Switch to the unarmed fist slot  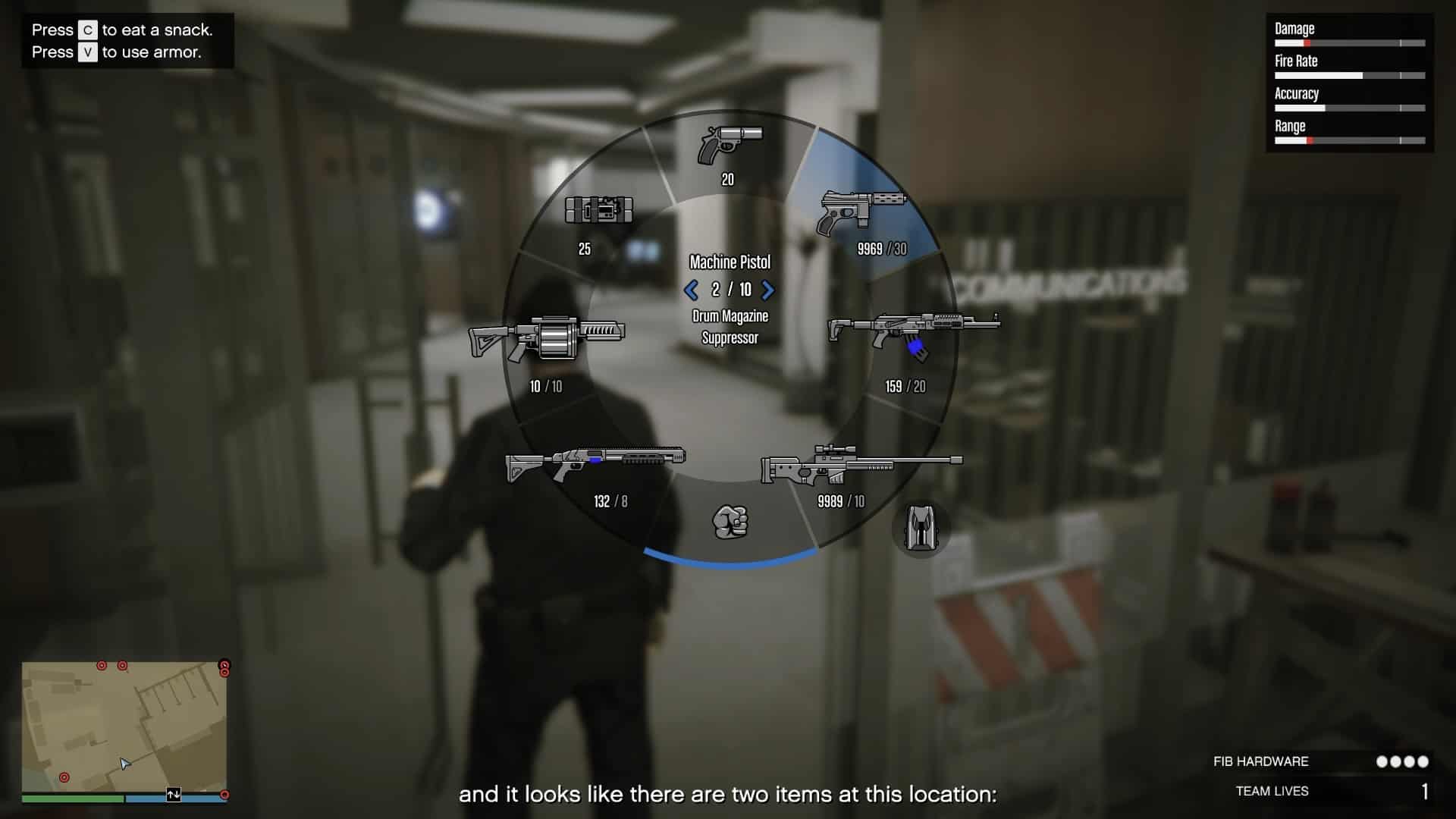tap(730, 522)
